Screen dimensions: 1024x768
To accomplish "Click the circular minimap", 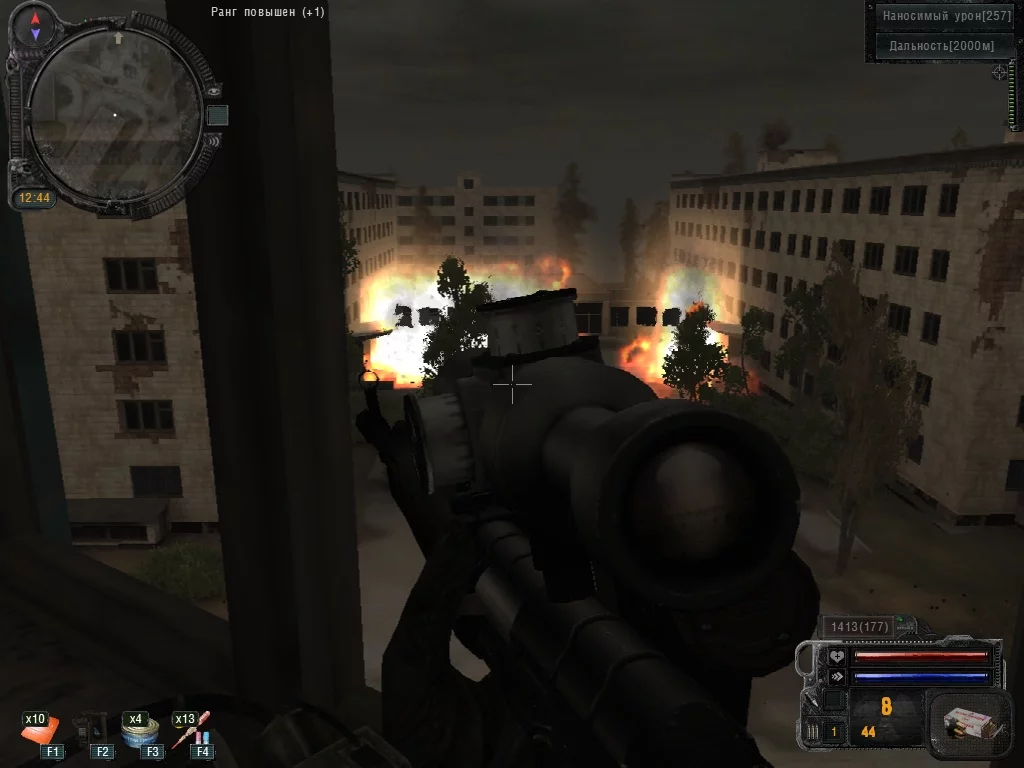I will pos(113,113).
